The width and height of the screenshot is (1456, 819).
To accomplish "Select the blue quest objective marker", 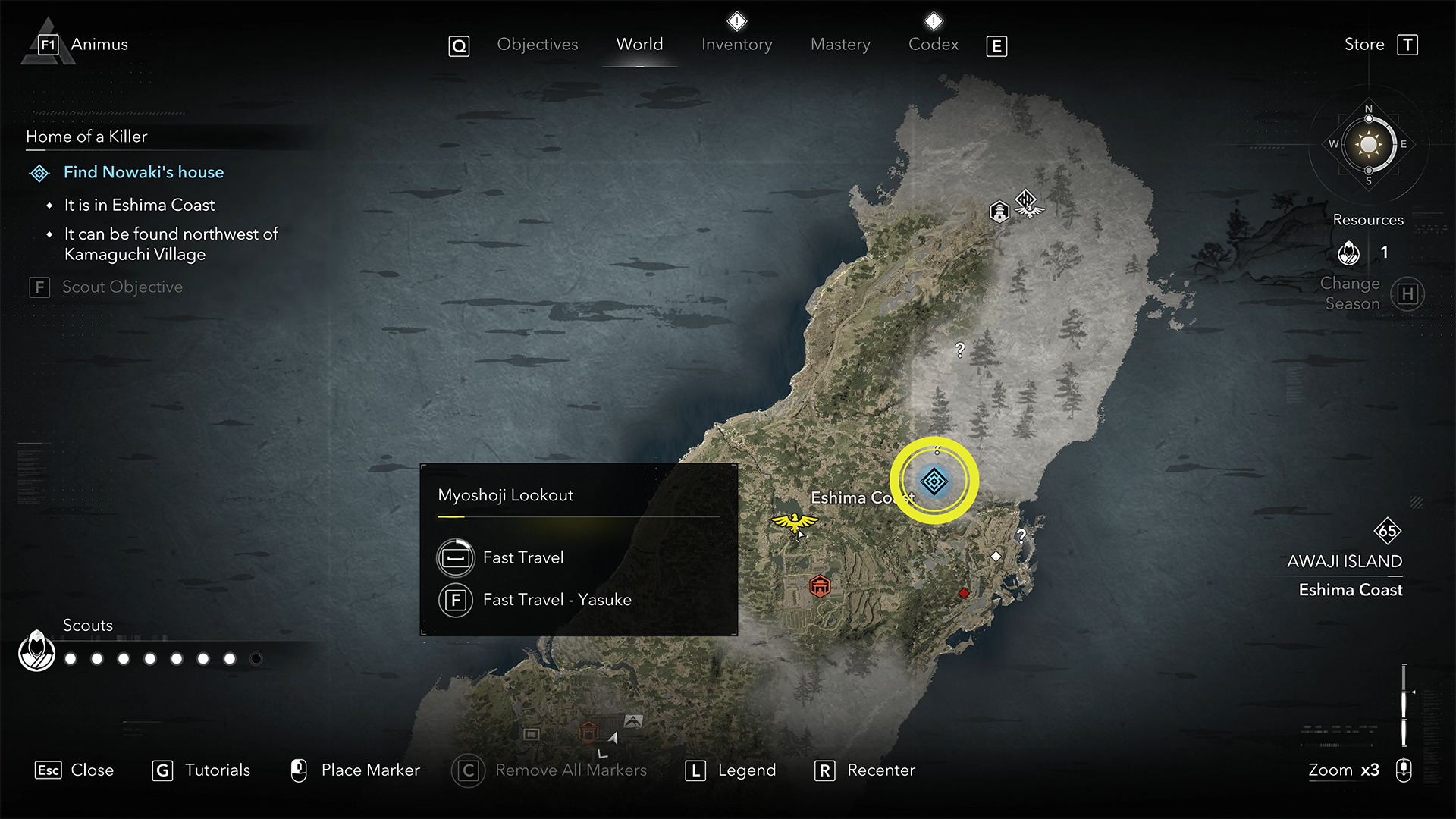I will [x=934, y=482].
